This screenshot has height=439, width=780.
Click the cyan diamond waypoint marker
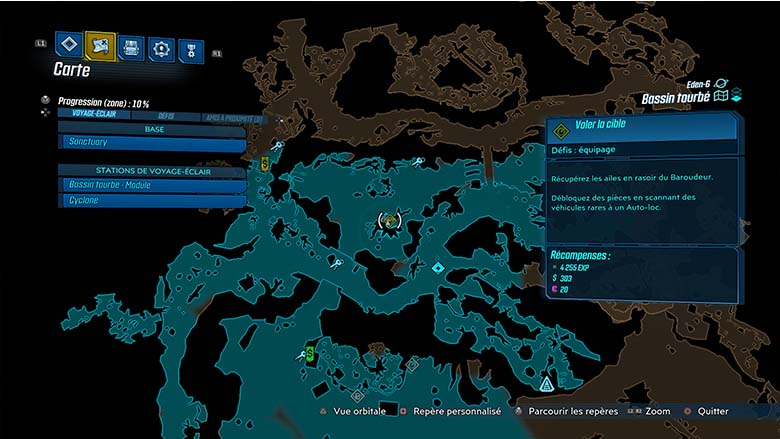click(437, 268)
